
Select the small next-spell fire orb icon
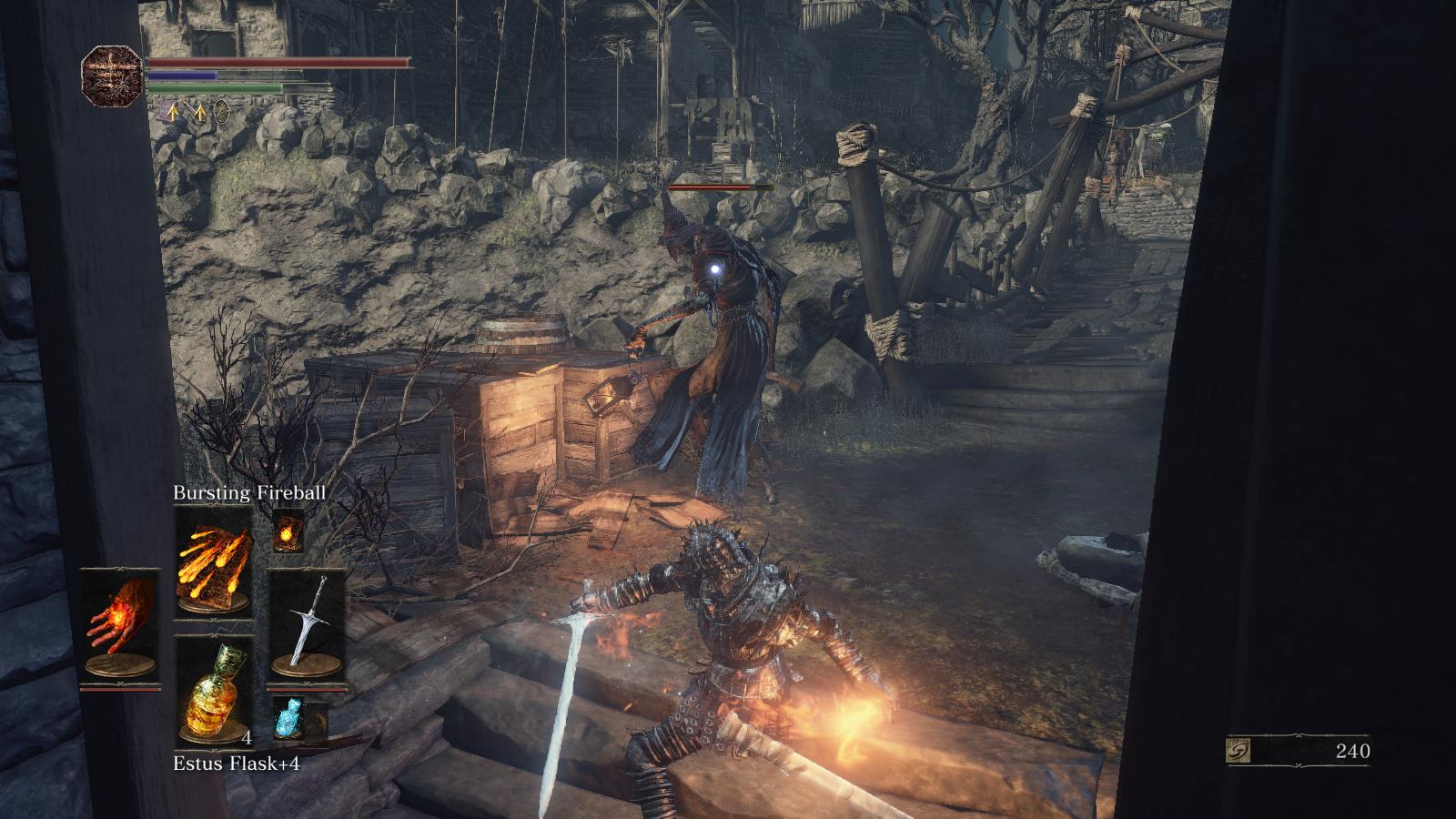[288, 530]
